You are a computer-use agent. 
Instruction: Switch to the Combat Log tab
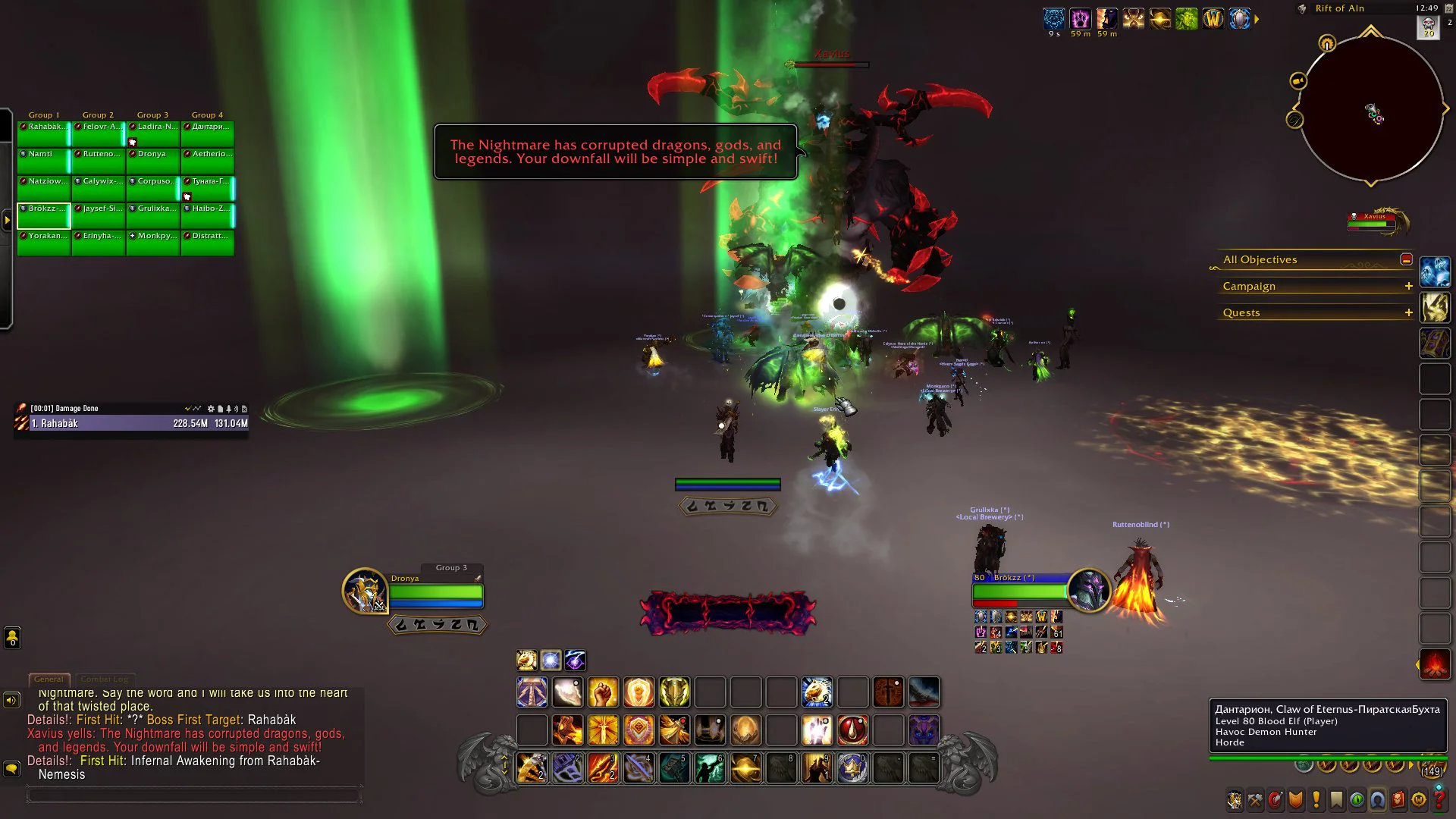(105, 679)
